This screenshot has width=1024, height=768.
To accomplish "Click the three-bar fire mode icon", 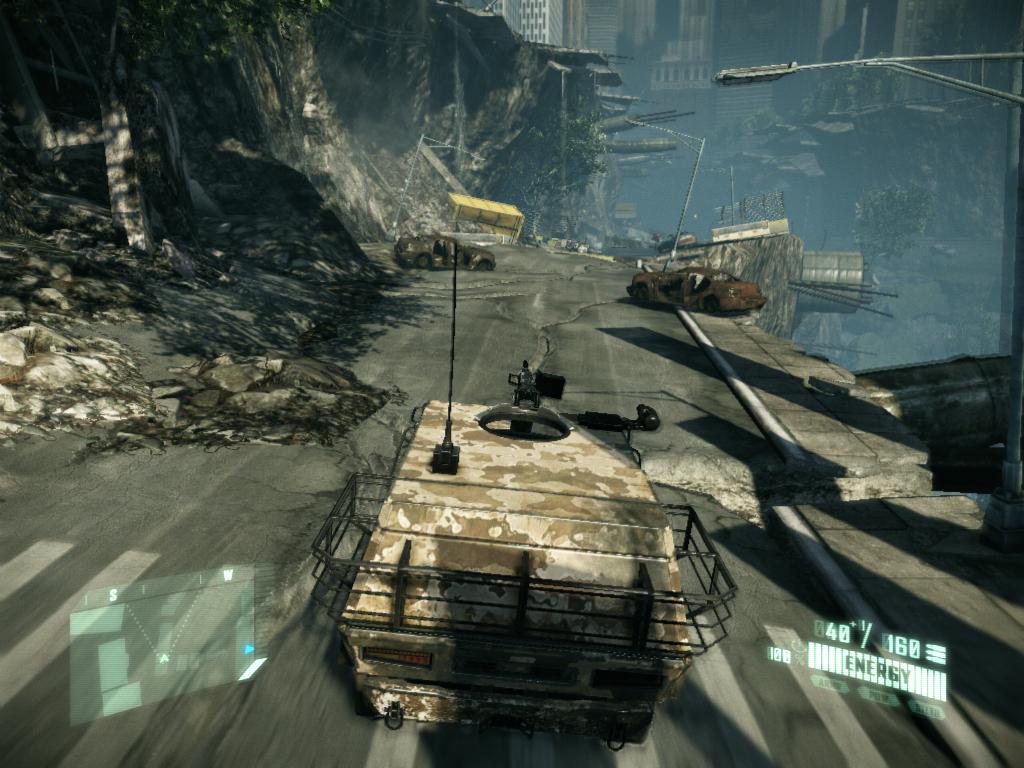I will [x=936, y=654].
